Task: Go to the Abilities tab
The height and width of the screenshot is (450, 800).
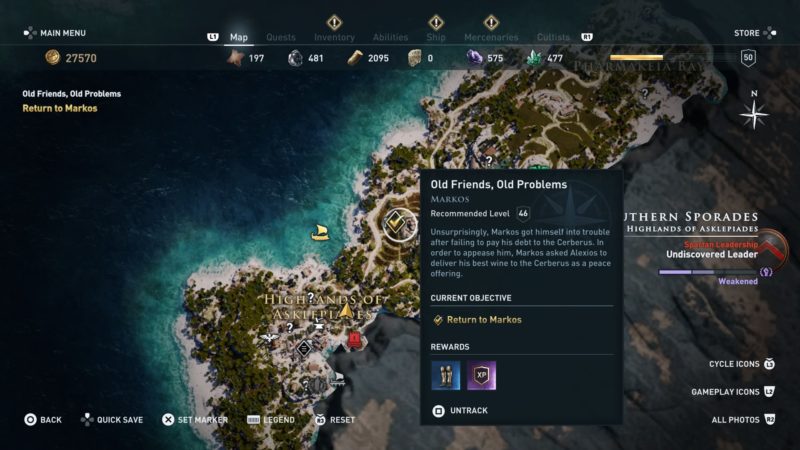Action: (390, 38)
